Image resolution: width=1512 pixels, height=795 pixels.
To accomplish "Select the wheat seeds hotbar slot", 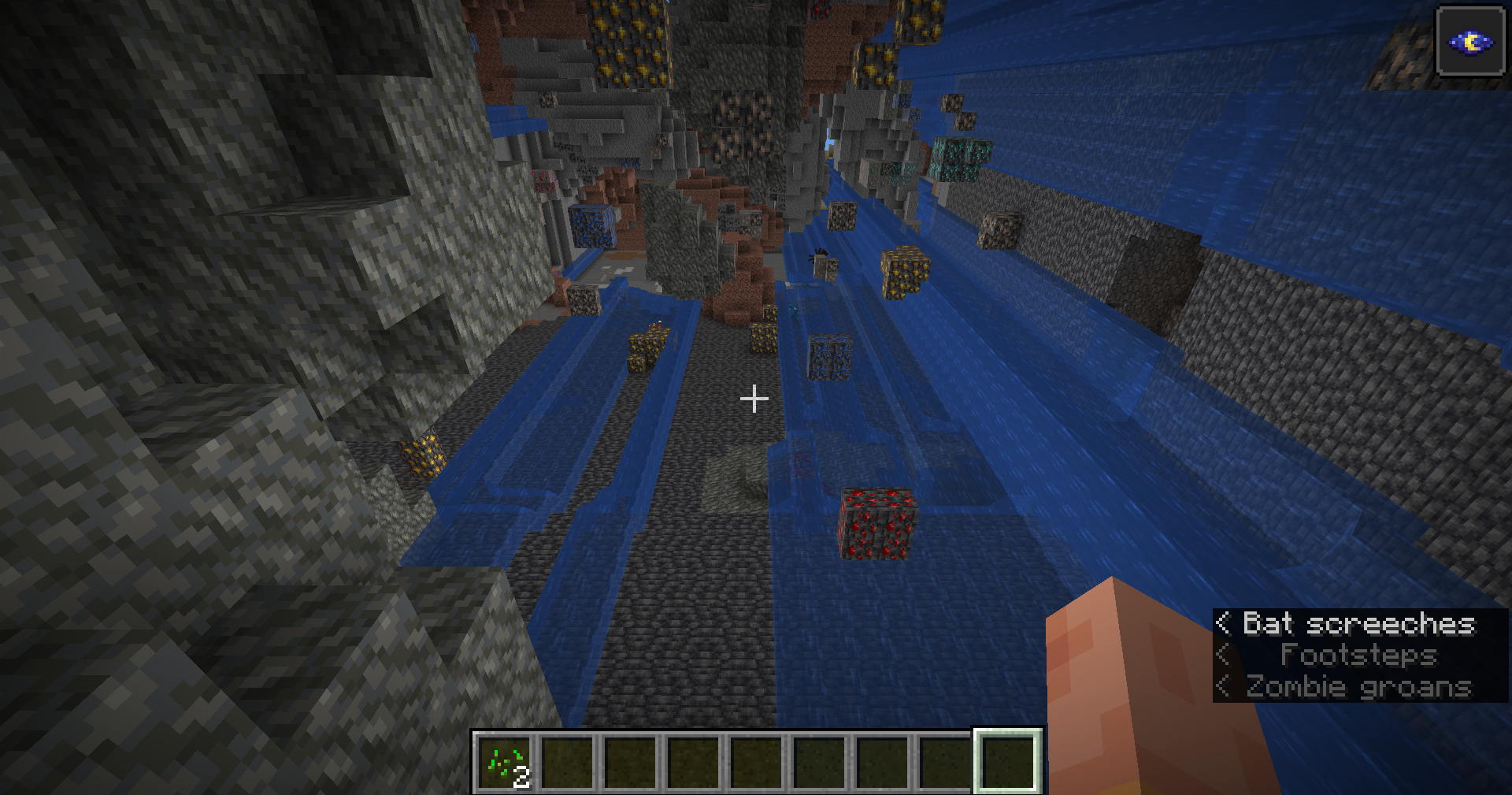I will (x=505, y=763).
